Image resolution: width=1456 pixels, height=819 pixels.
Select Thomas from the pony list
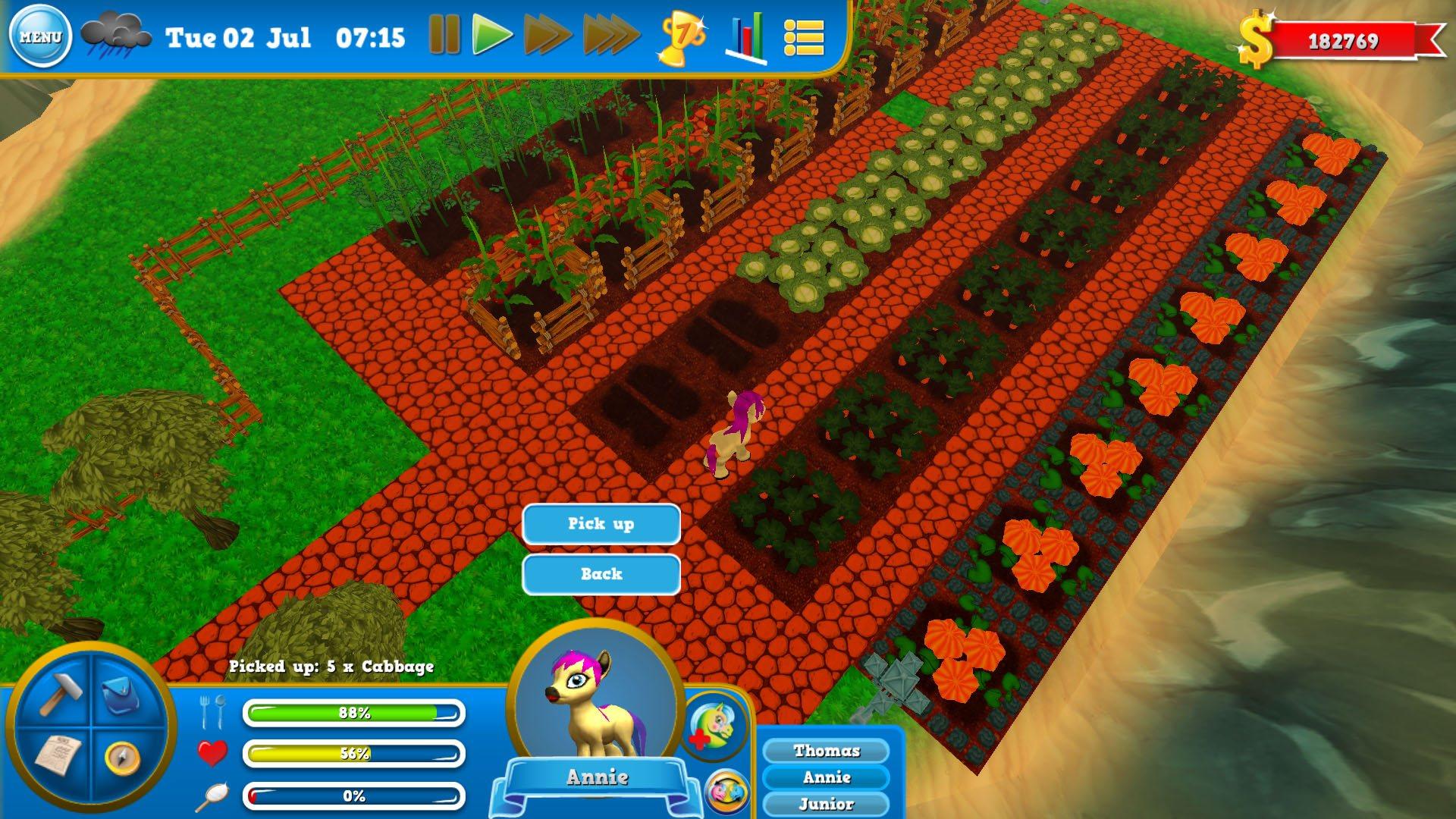(x=827, y=750)
